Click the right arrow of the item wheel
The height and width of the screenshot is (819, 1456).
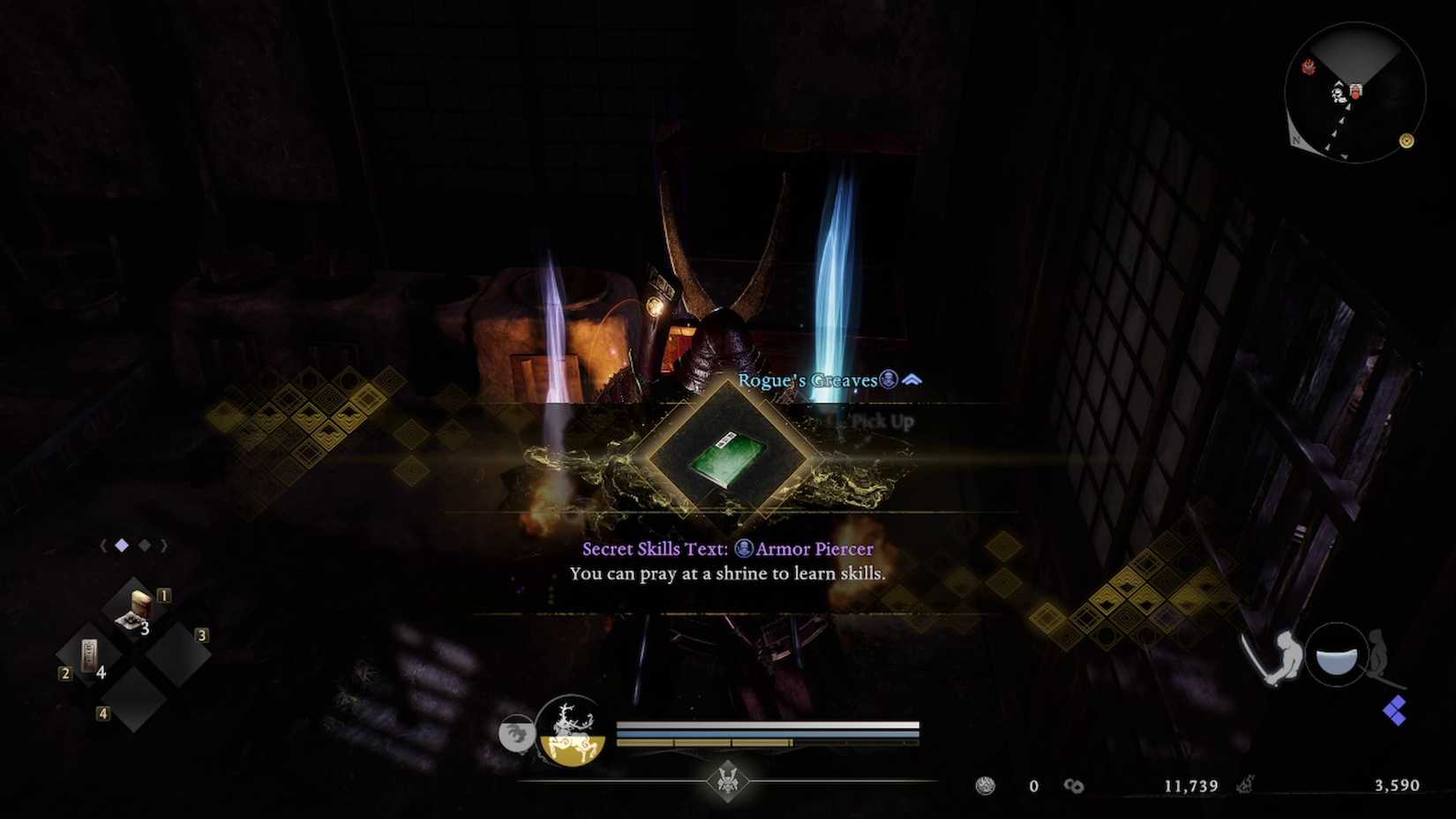coord(164,545)
